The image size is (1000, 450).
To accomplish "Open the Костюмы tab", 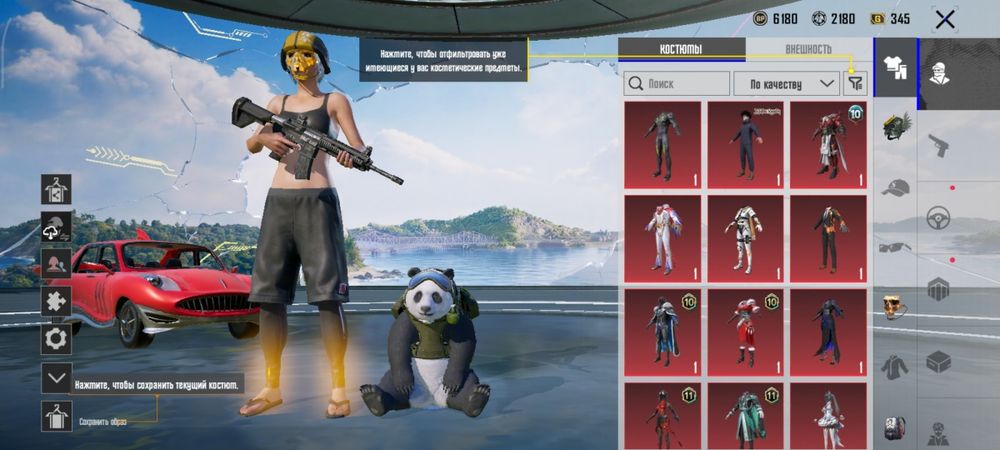I will click(681, 49).
